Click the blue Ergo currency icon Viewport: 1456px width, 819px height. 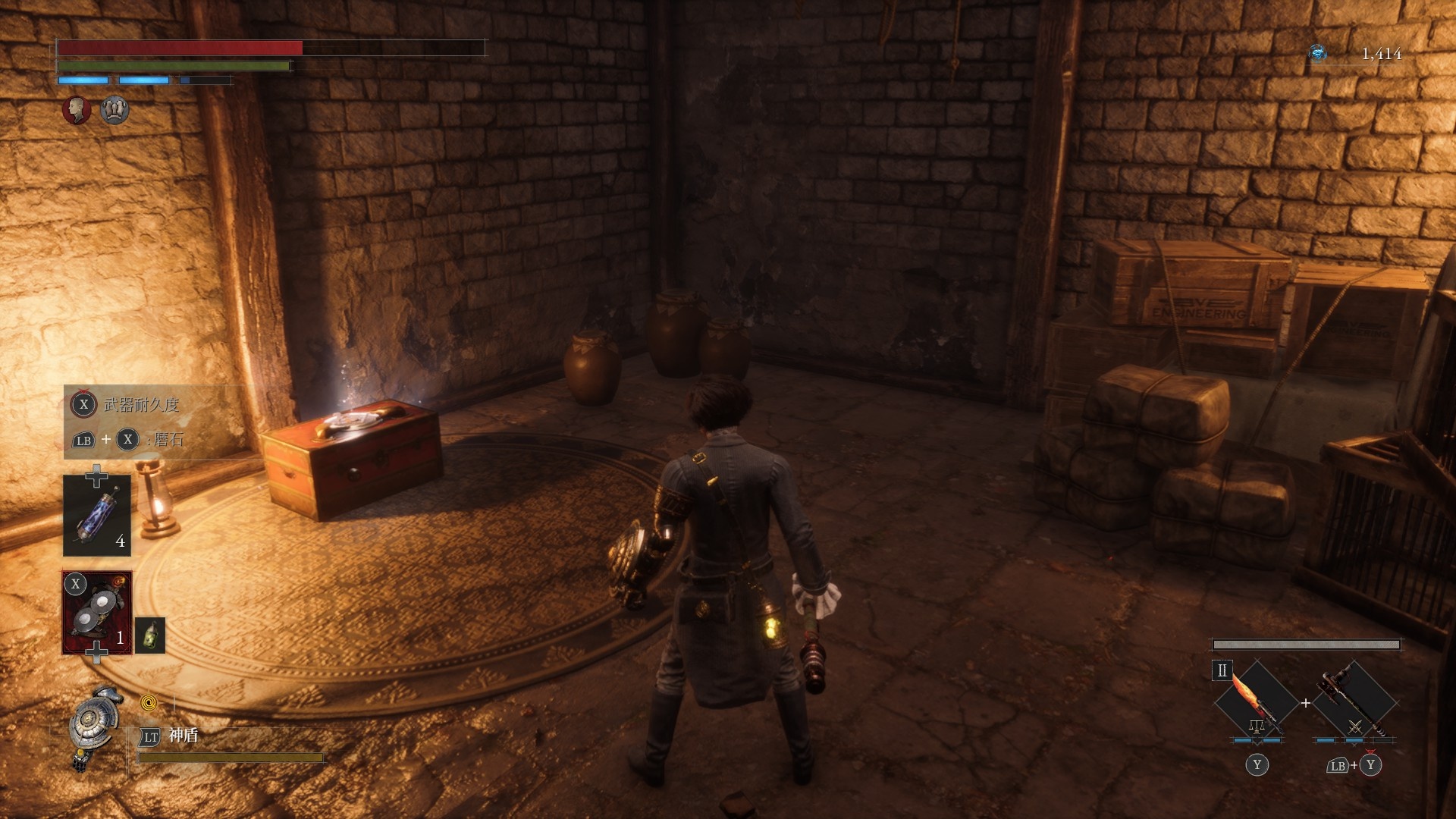point(1318,53)
